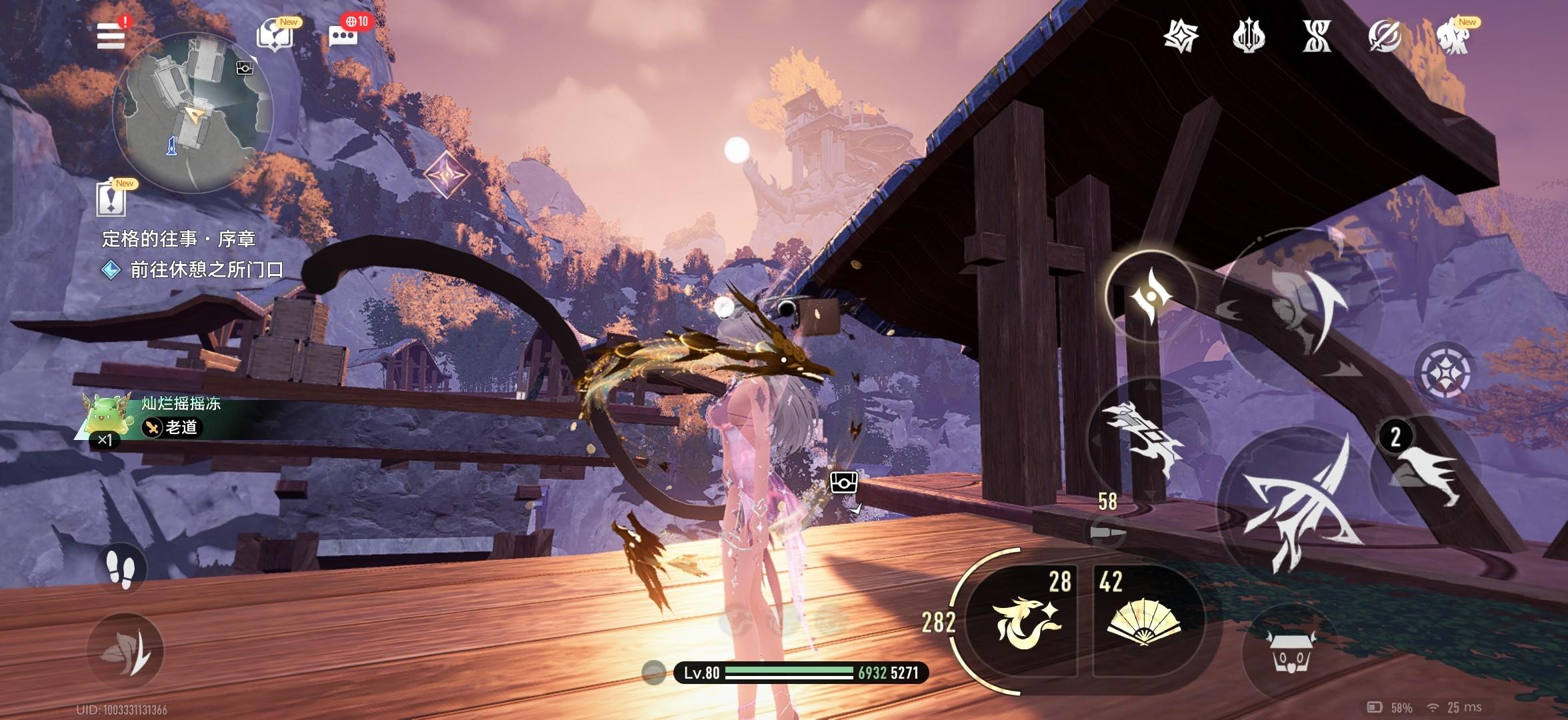Toggle the footsteps walk mode button
This screenshot has width=1568, height=720.
[x=121, y=569]
